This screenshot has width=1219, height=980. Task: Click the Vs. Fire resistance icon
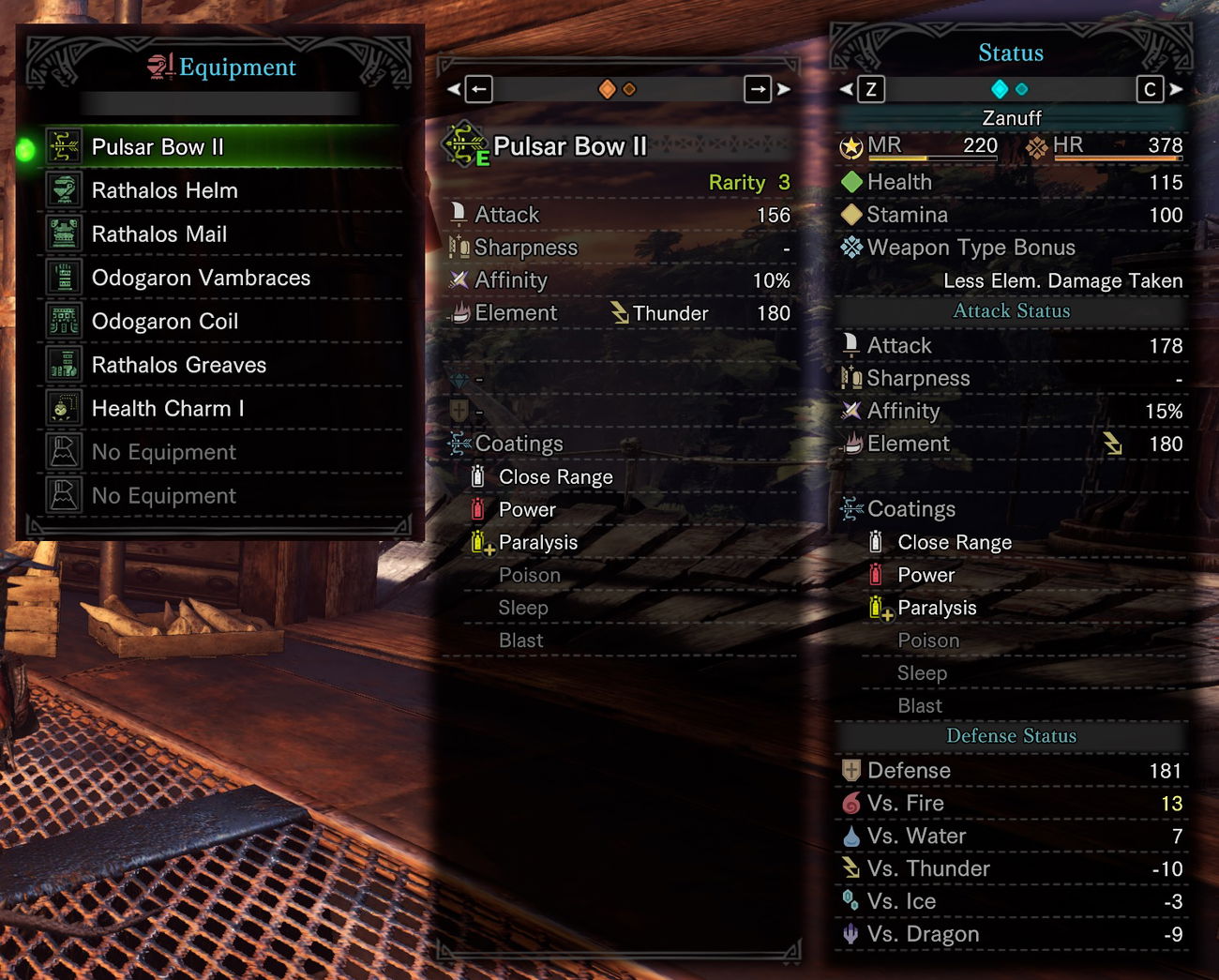pos(851,803)
